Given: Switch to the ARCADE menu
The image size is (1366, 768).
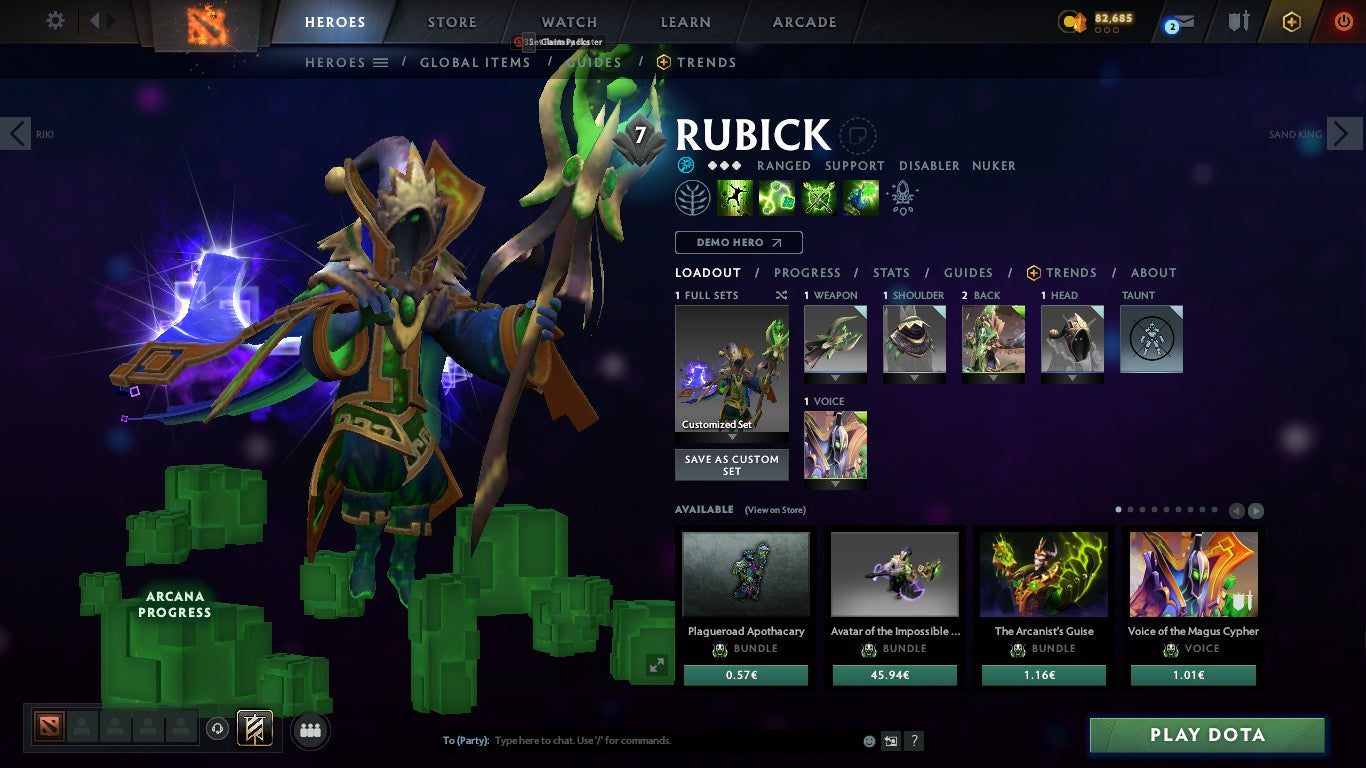Looking at the screenshot, I should 803,21.
